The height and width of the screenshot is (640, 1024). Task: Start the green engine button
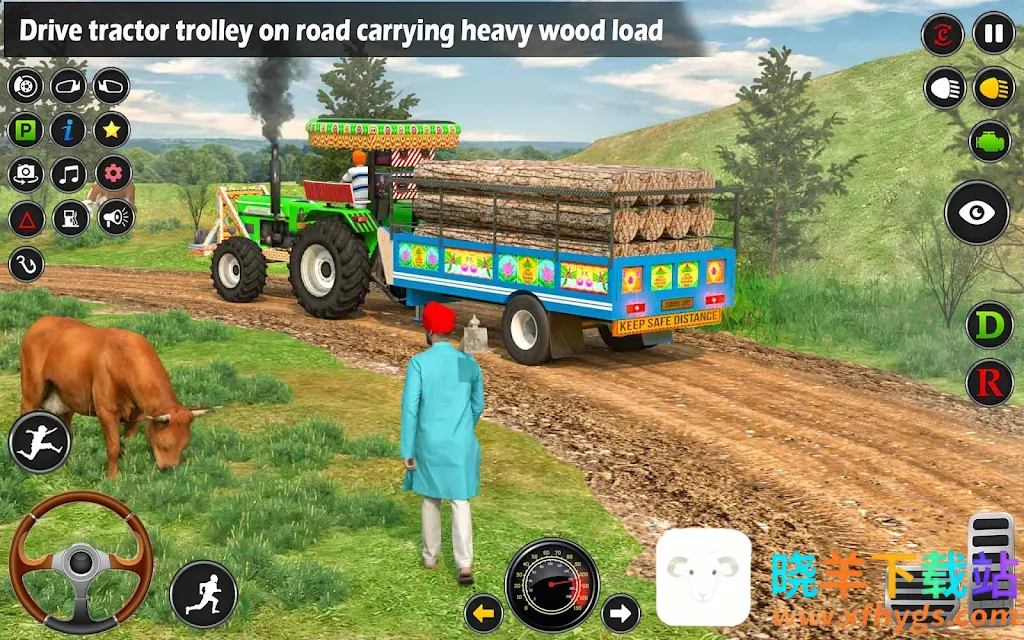point(989,141)
